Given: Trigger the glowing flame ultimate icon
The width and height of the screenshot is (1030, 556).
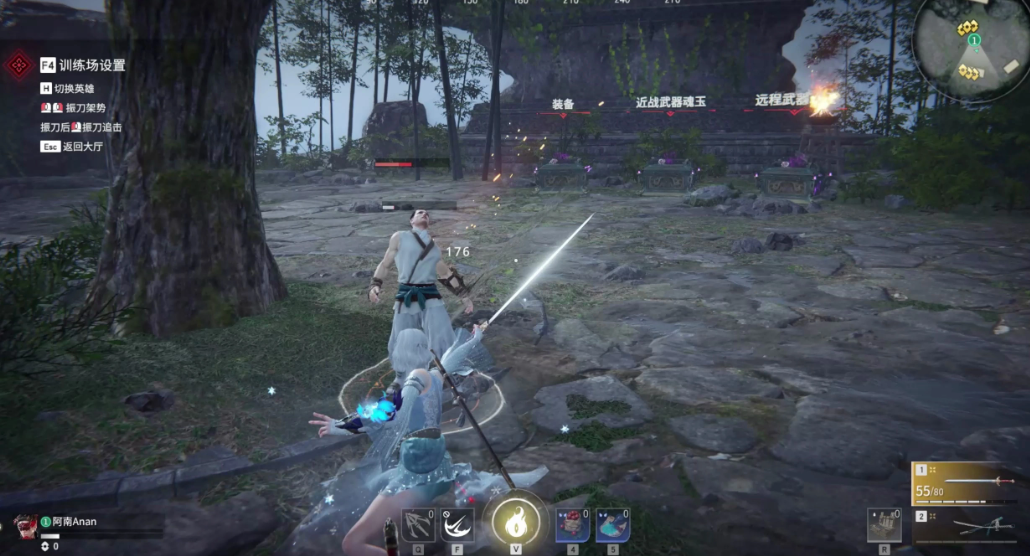Looking at the screenshot, I should click(516, 521).
